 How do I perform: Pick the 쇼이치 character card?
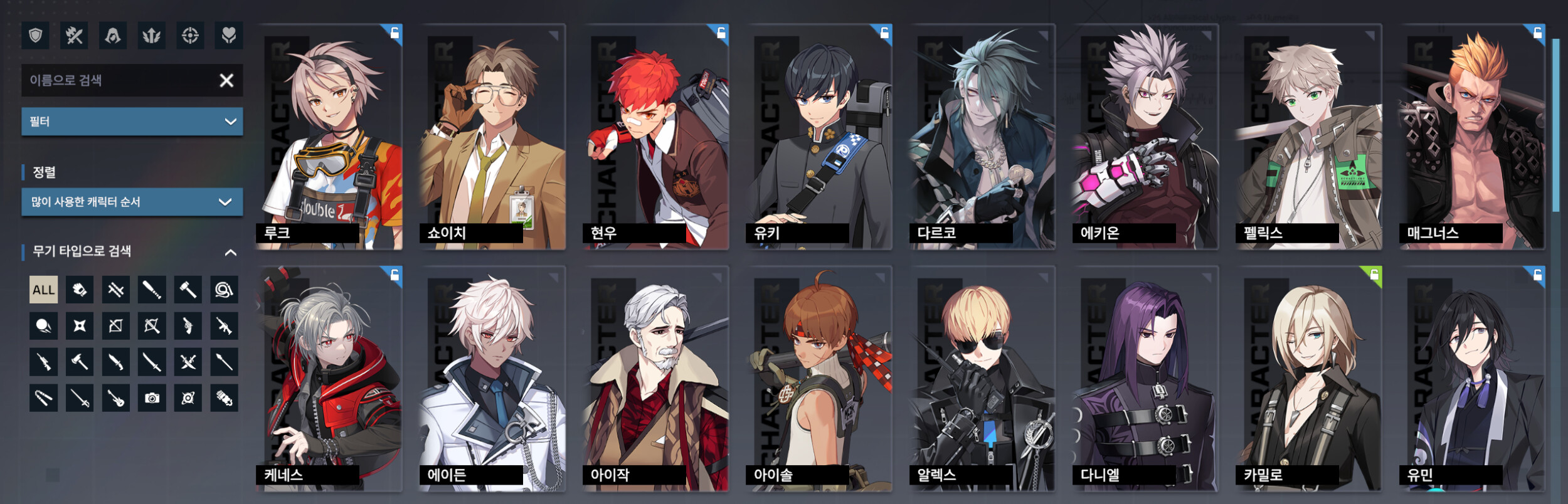pos(492,137)
